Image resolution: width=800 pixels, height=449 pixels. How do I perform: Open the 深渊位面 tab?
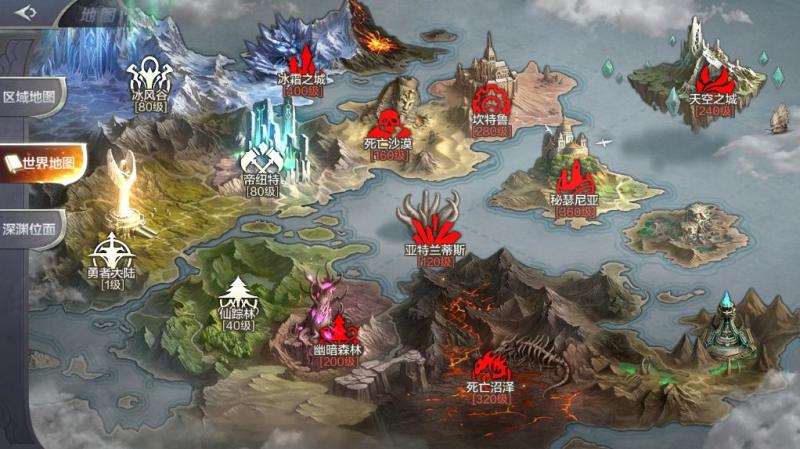point(33,227)
